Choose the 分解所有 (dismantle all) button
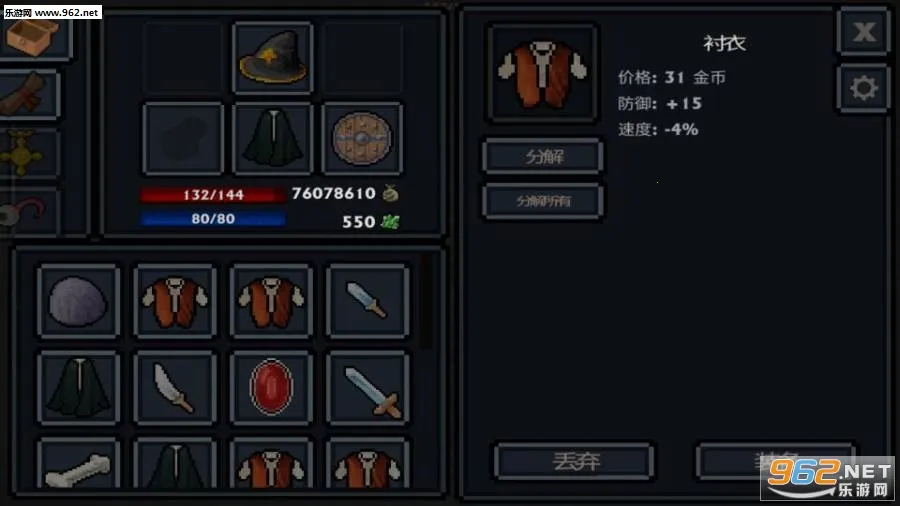This screenshot has width=900, height=506. pyautogui.click(x=543, y=200)
